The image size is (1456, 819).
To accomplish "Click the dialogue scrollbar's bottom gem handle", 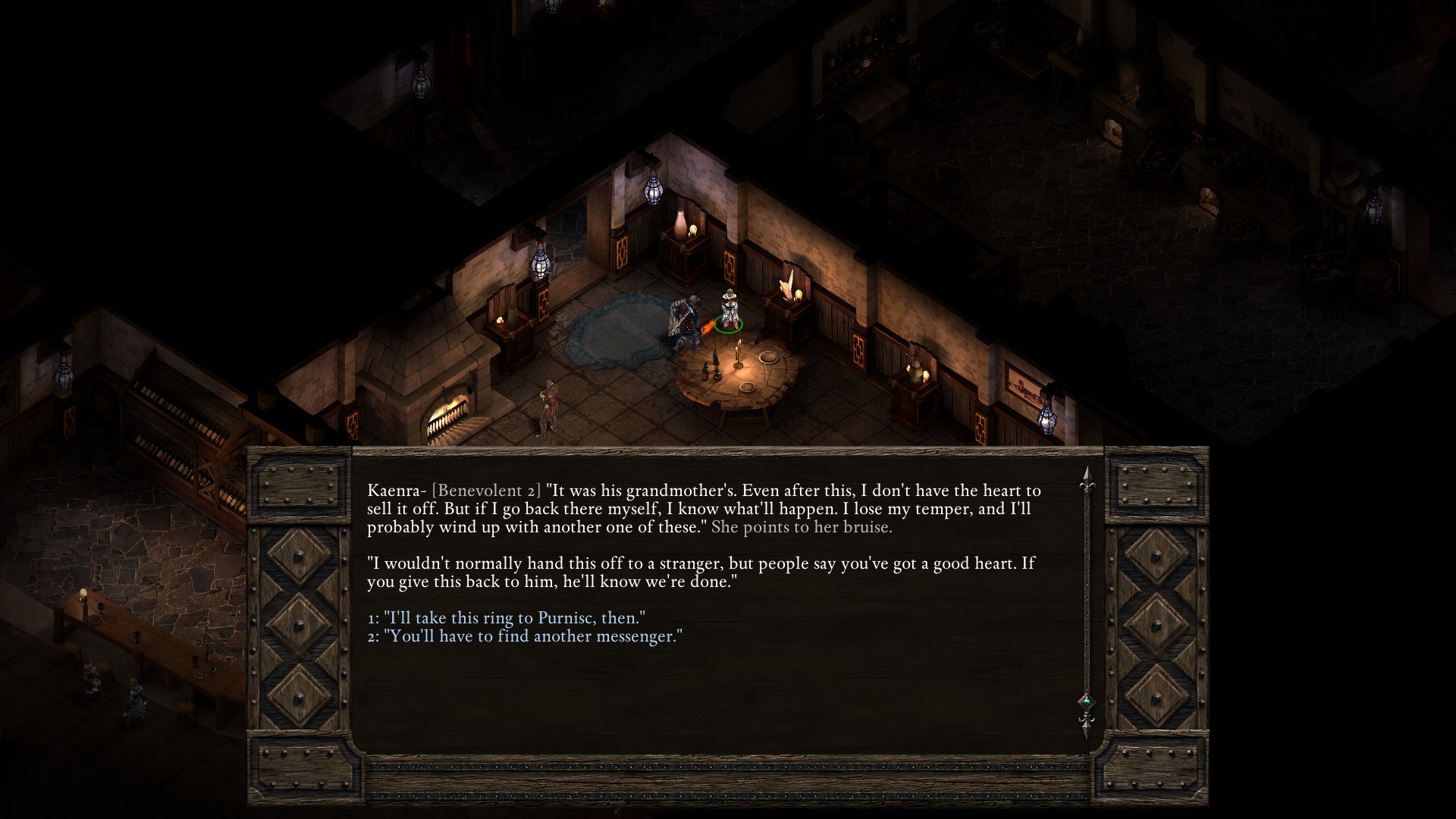I will click(x=1086, y=701).
